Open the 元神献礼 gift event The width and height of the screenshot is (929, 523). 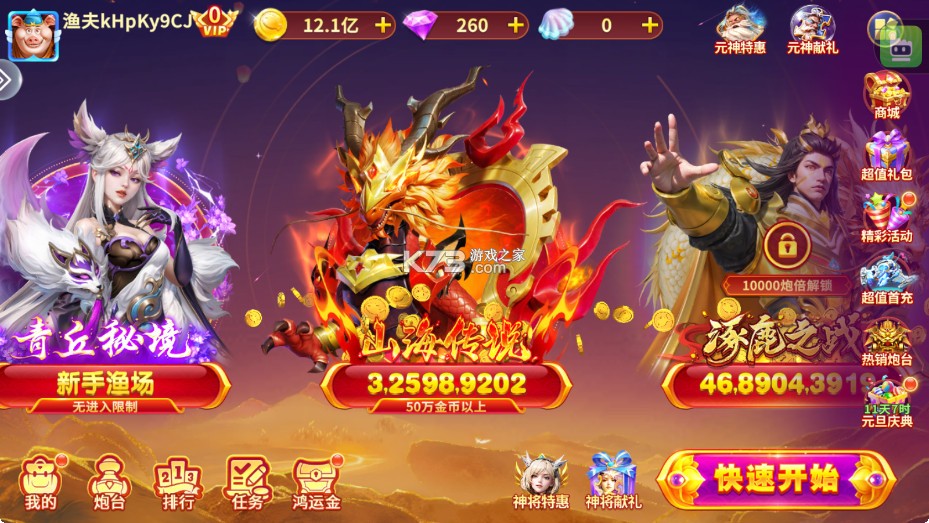click(813, 29)
